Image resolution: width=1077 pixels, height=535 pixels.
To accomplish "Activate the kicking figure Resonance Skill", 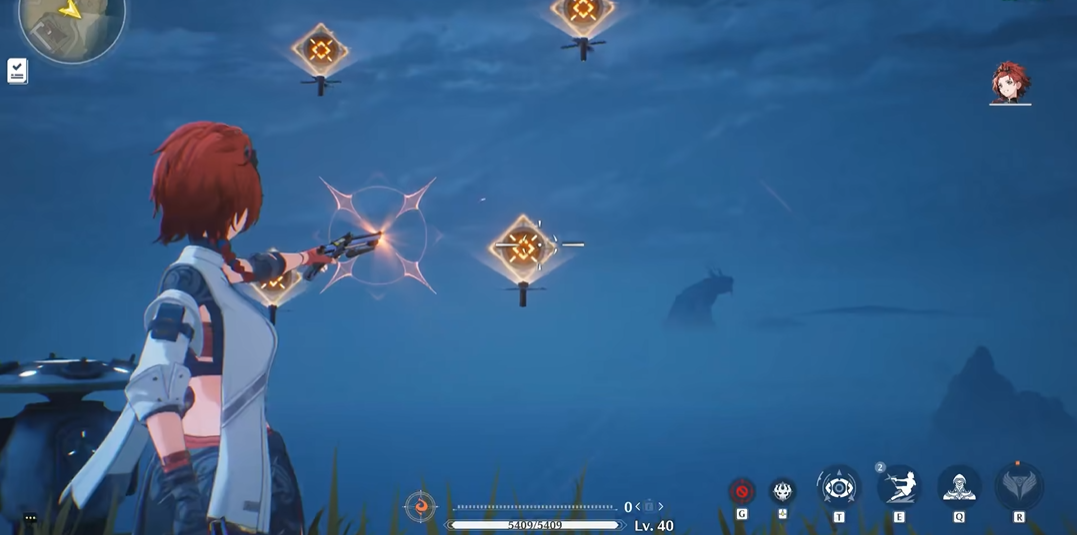I will coord(899,488).
